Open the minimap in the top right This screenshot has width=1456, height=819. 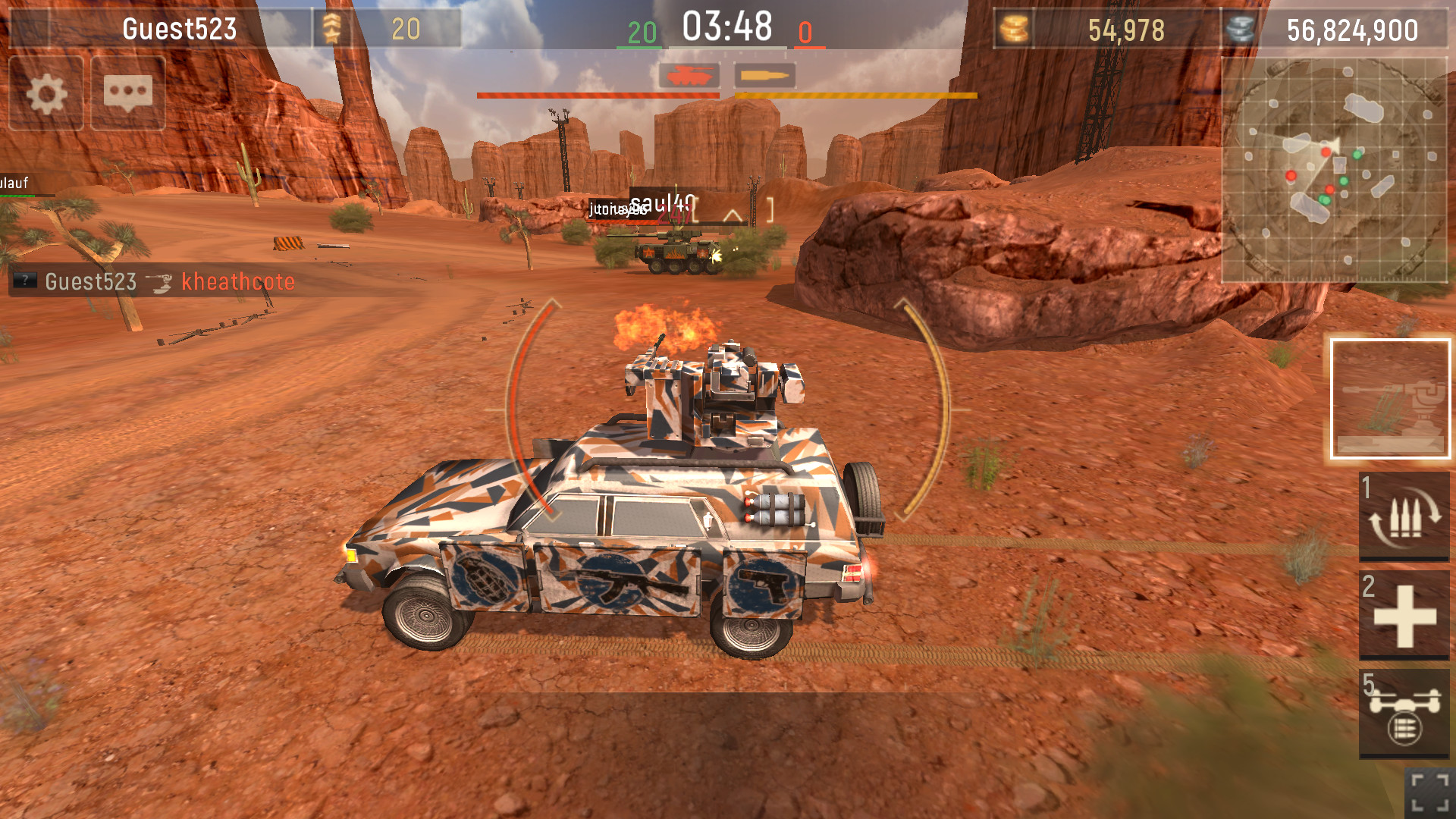(x=1337, y=167)
